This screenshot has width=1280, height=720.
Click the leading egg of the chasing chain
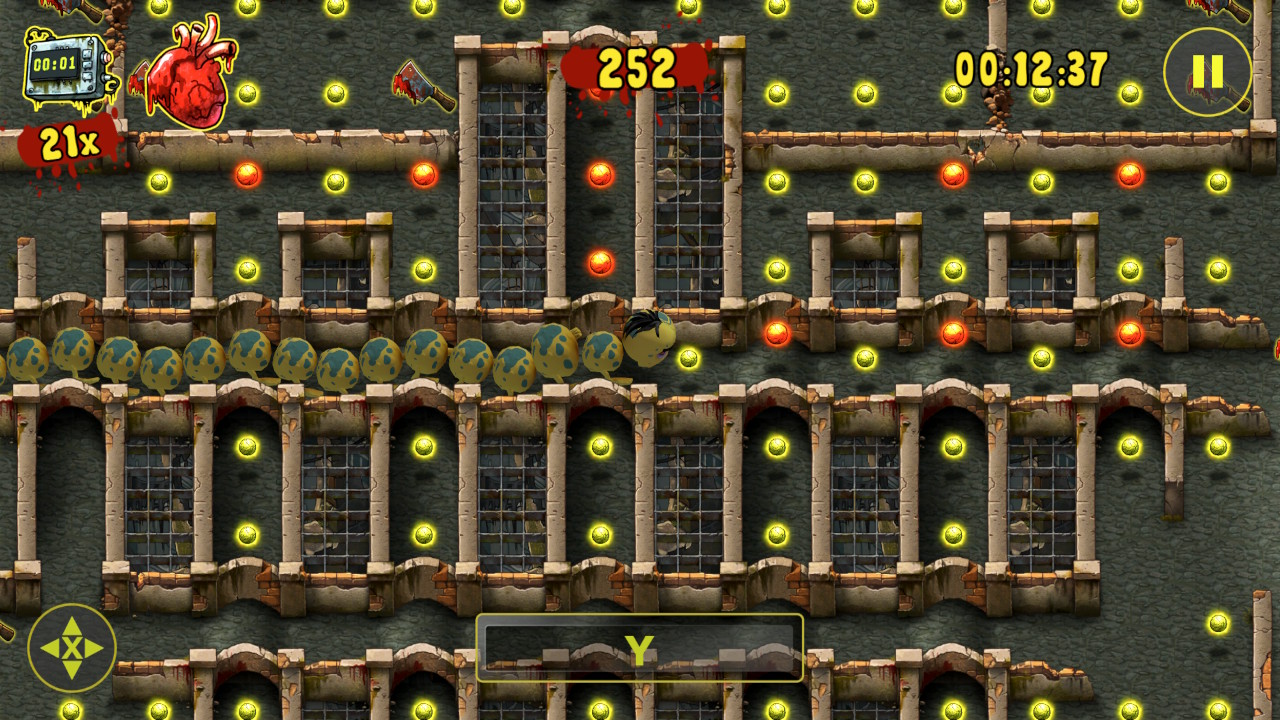point(601,352)
